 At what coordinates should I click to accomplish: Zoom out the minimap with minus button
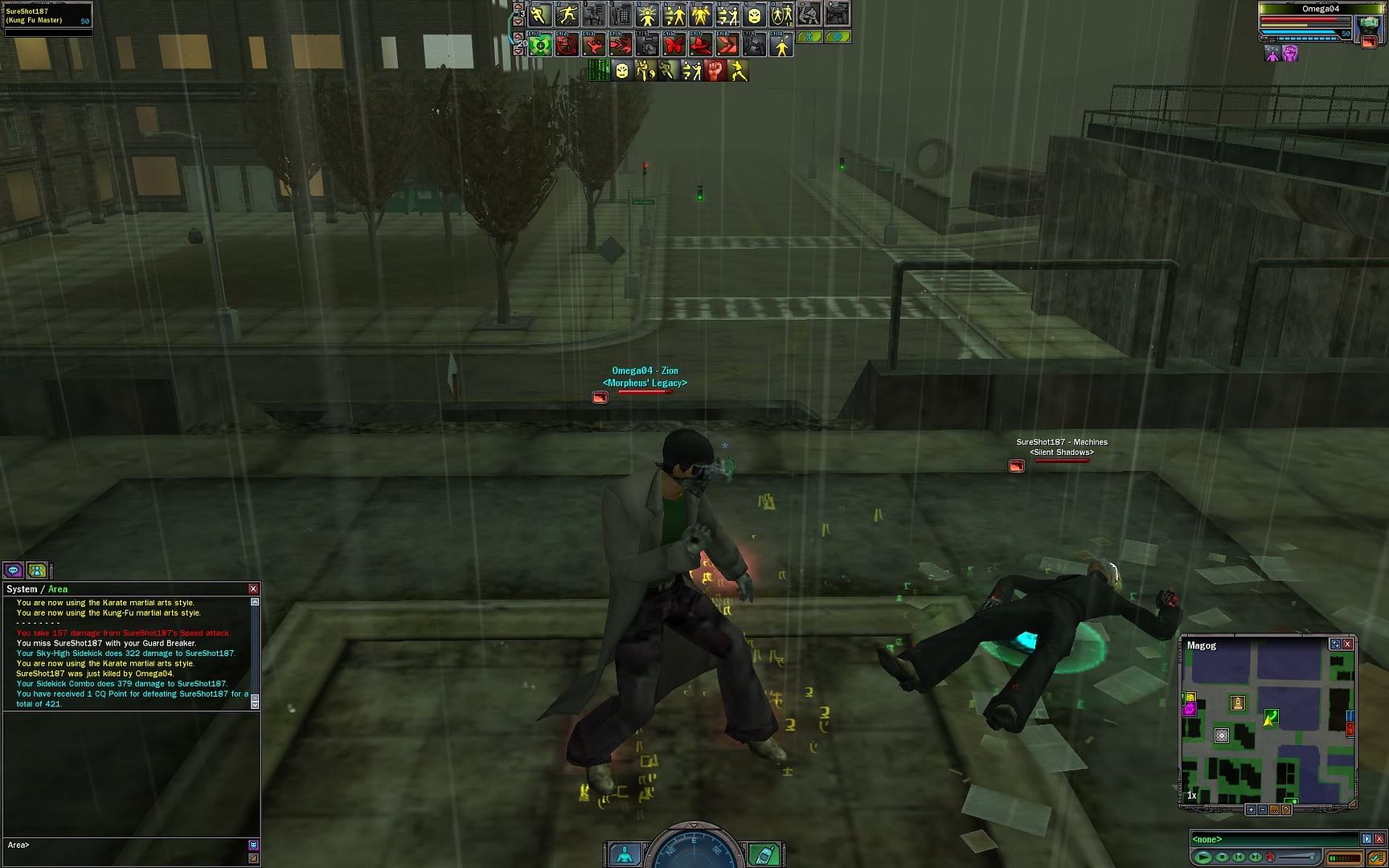tap(1263, 809)
